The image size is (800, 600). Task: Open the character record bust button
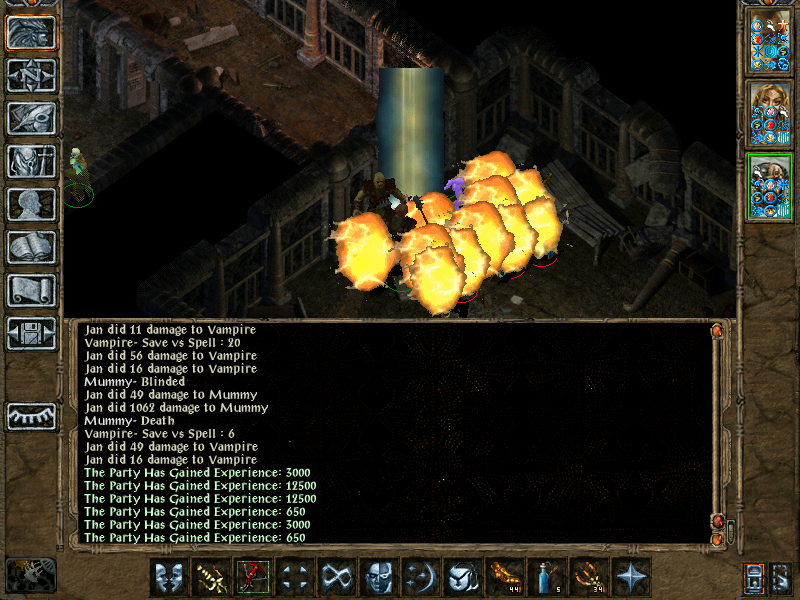point(32,204)
